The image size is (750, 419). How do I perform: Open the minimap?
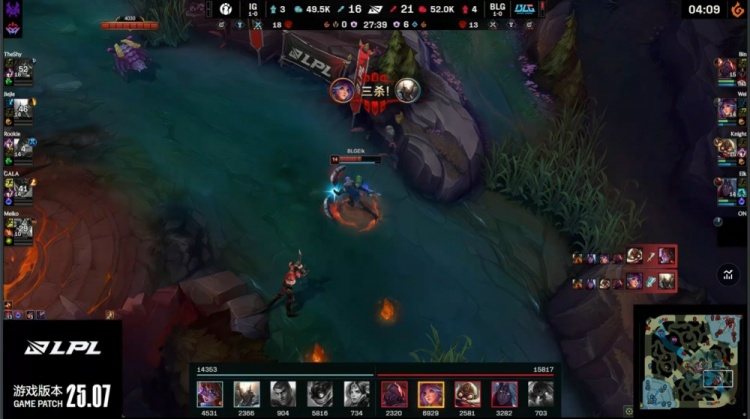point(690,361)
